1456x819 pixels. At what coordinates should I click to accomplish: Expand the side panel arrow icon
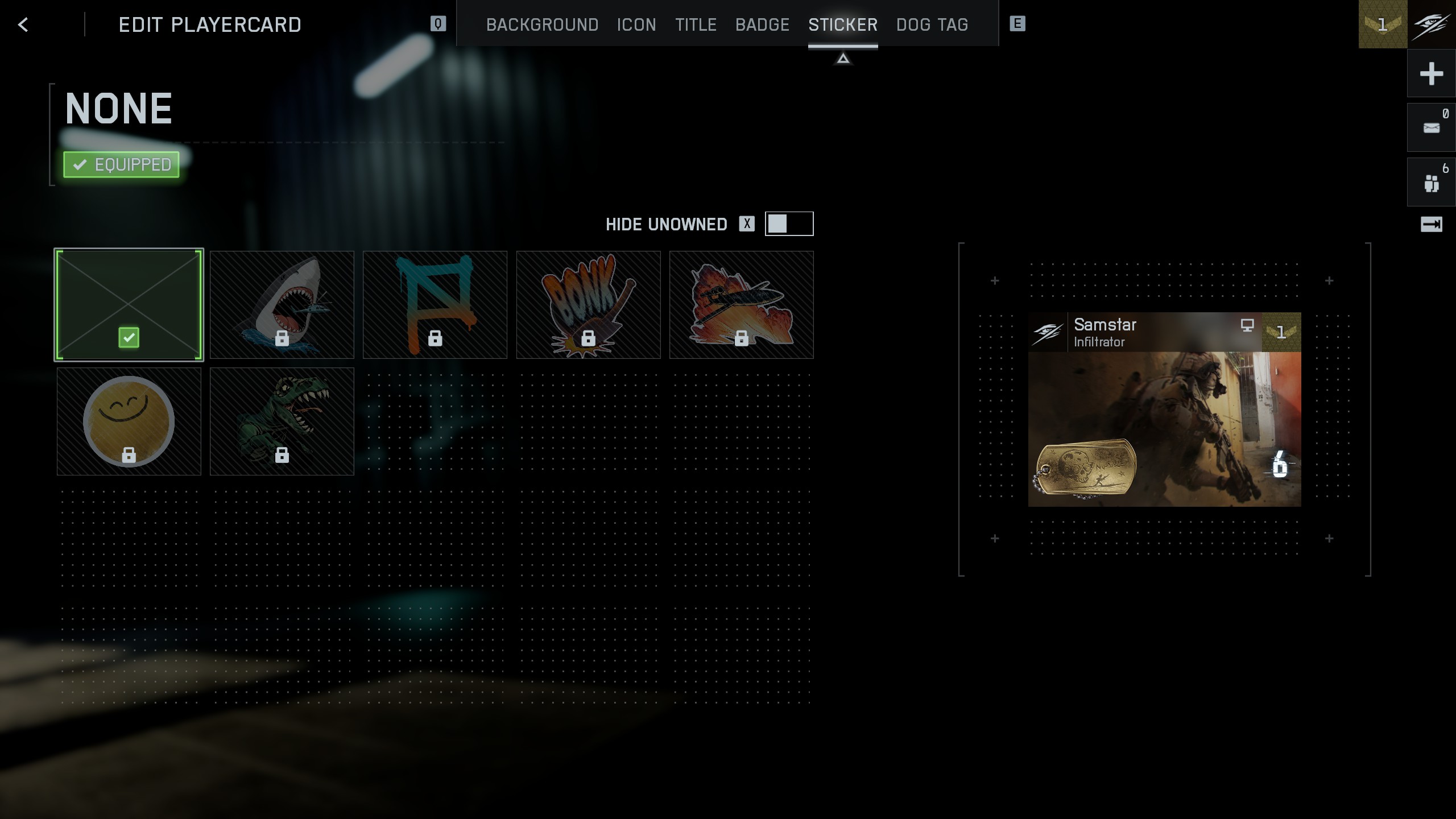click(1431, 224)
